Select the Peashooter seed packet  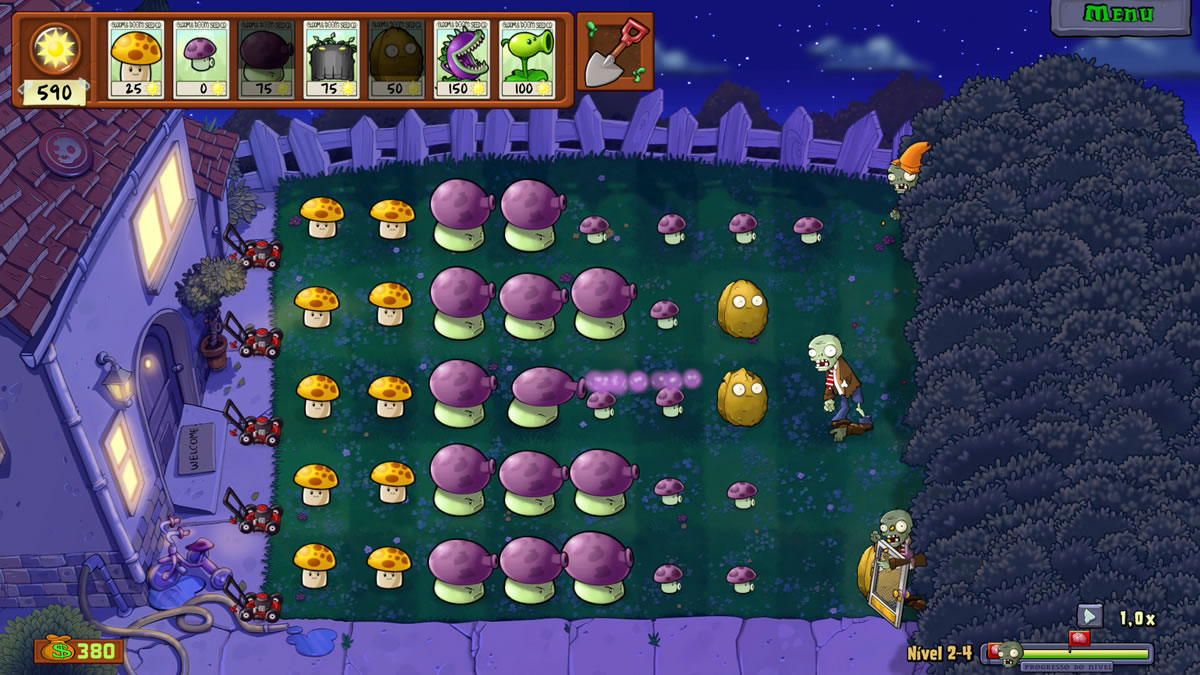click(x=529, y=59)
